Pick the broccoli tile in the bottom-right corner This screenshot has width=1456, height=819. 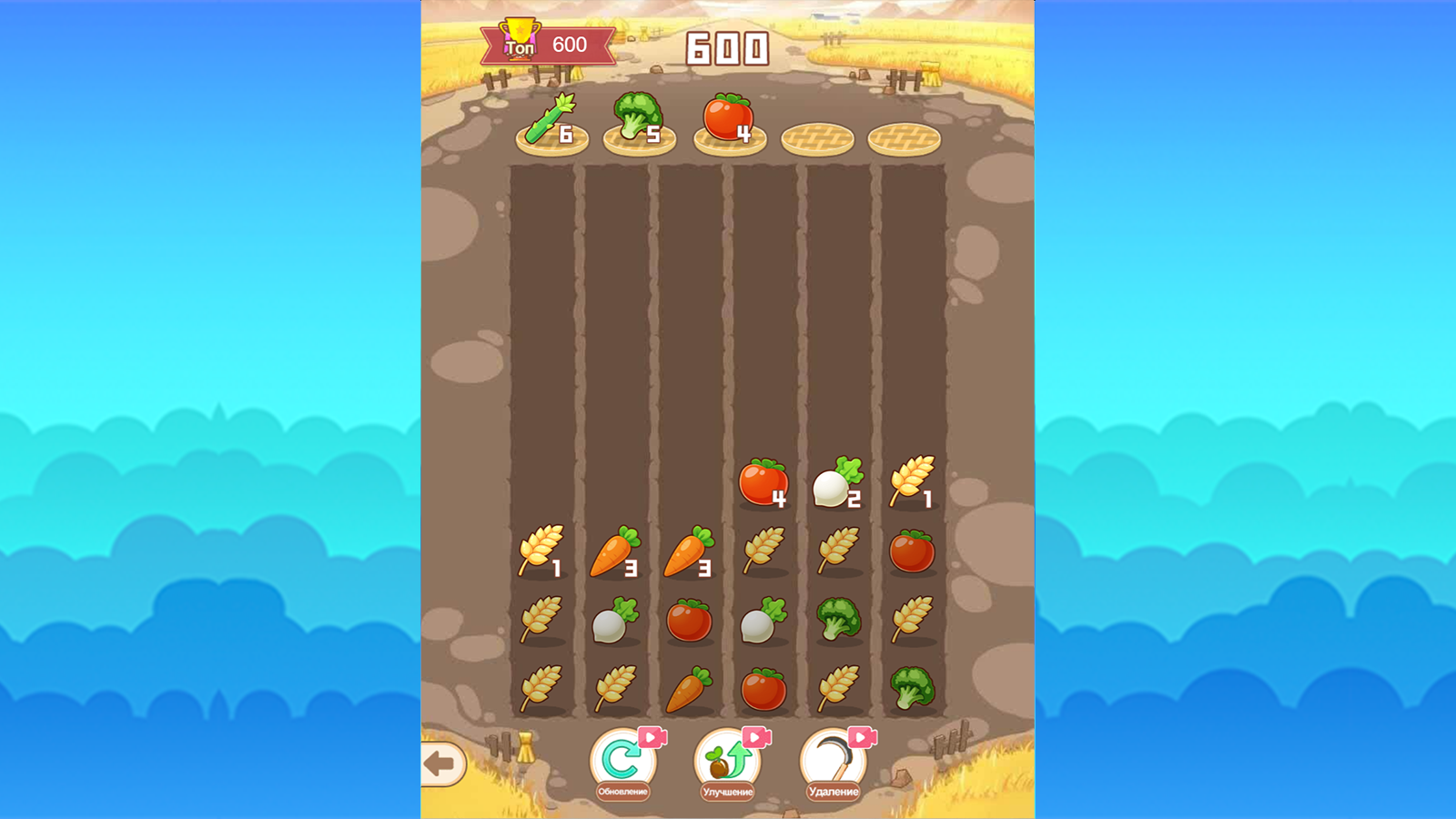(x=913, y=689)
